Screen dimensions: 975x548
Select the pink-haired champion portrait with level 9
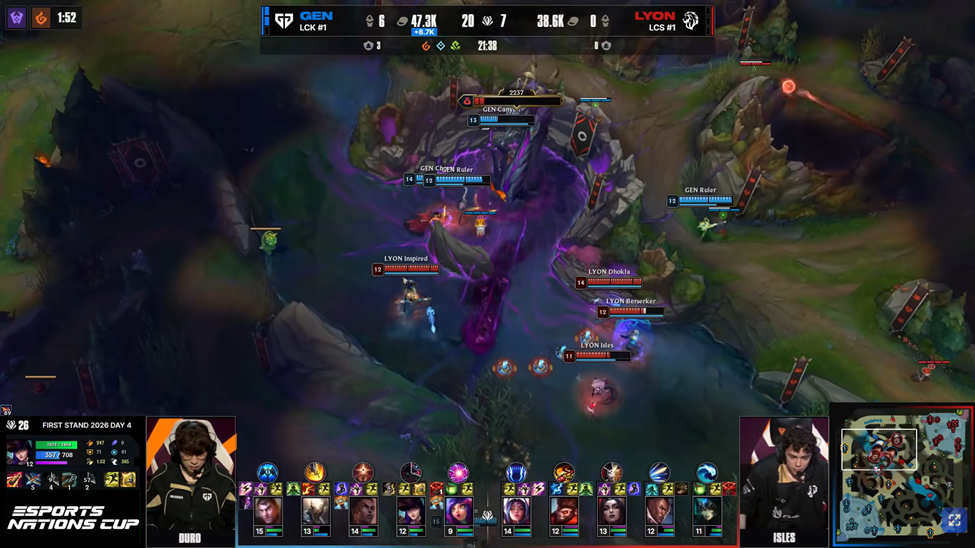[x=459, y=513]
